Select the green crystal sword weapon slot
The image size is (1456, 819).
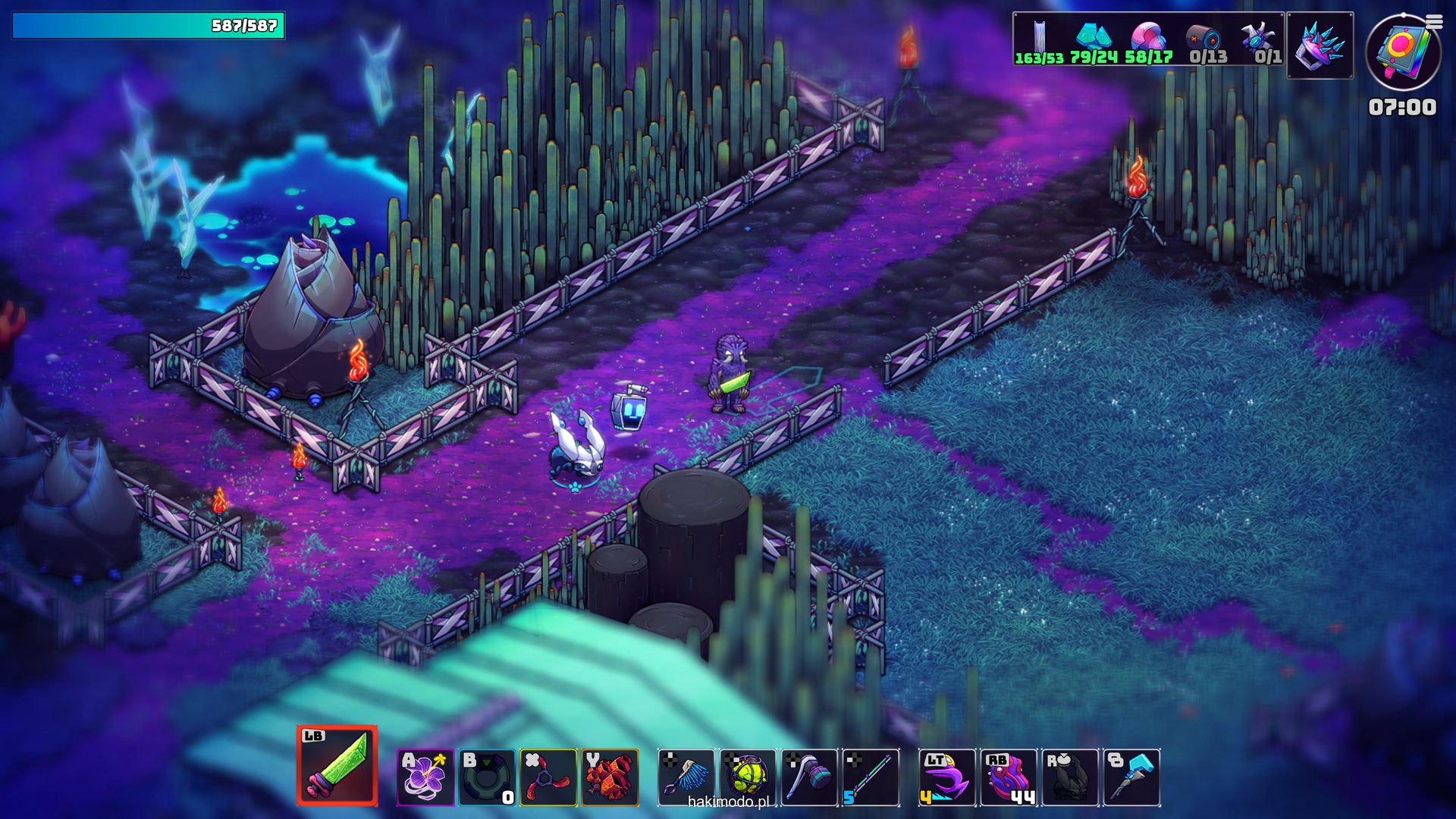[x=337, y=766]
